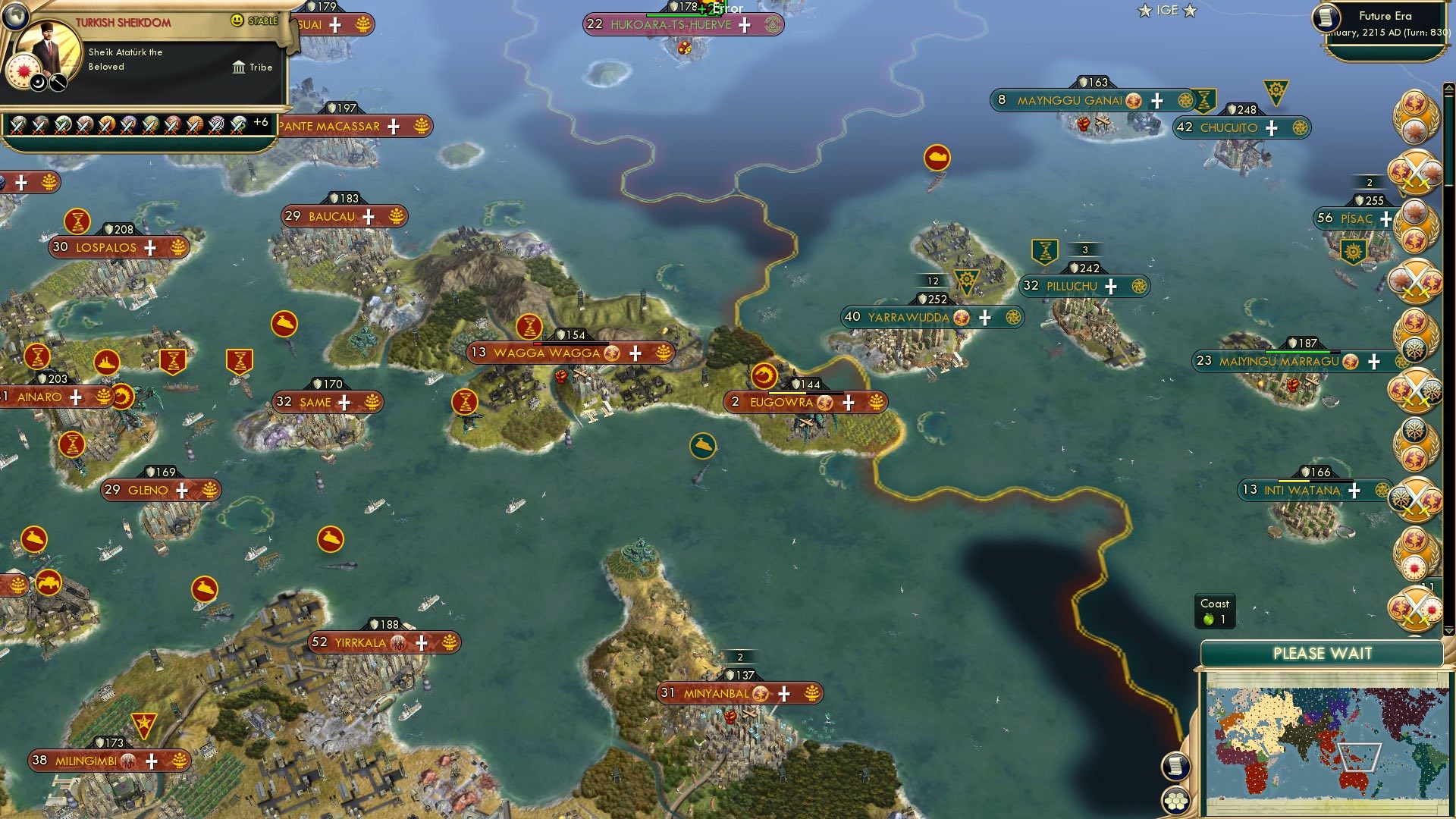The image size is (1456, 819).
Task: Toggle strategic view with the hexagon icon
Action: click(1176, 799)
